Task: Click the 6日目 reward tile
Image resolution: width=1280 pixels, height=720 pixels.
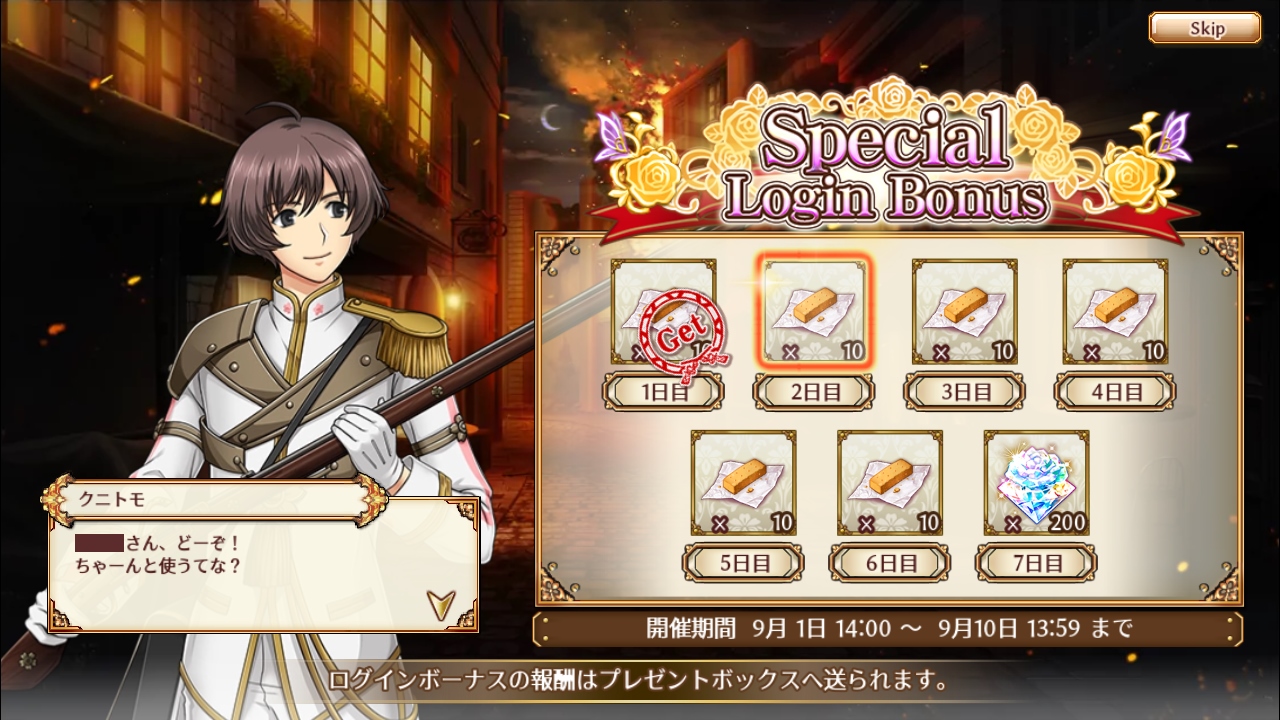Action: coord(889,482)
